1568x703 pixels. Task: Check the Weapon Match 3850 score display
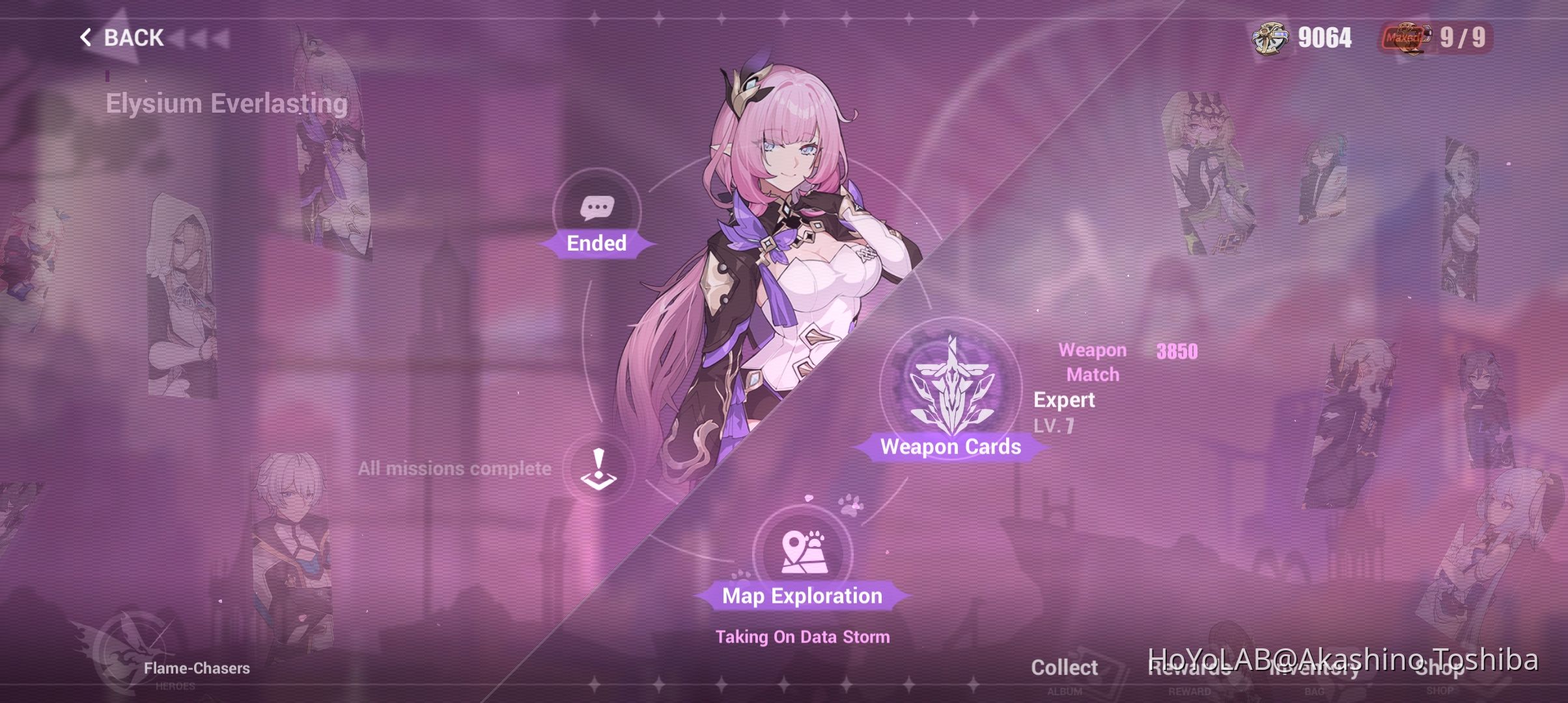point(1177,352)
